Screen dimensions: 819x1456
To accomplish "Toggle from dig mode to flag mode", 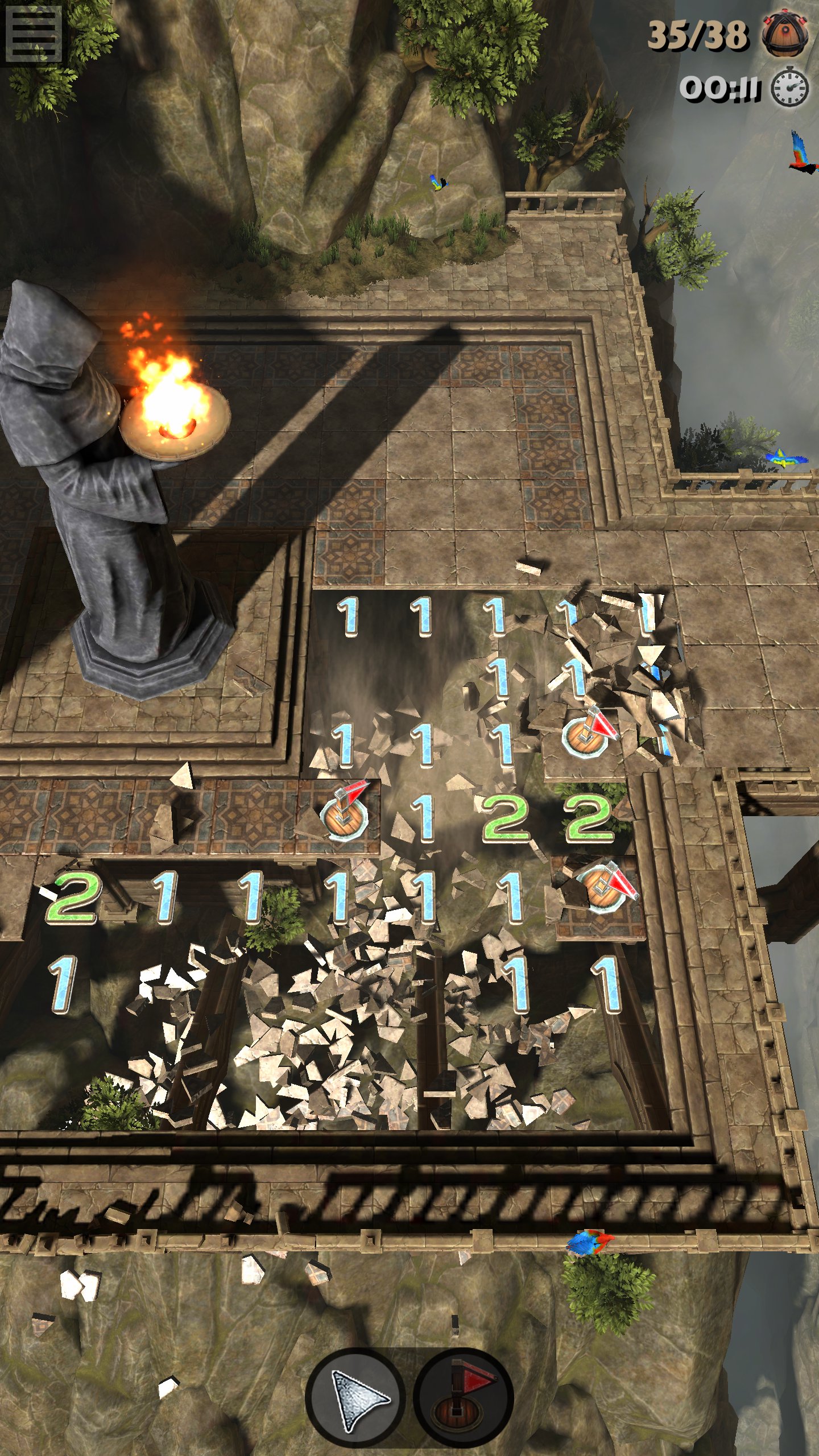I will (458, 1397).
